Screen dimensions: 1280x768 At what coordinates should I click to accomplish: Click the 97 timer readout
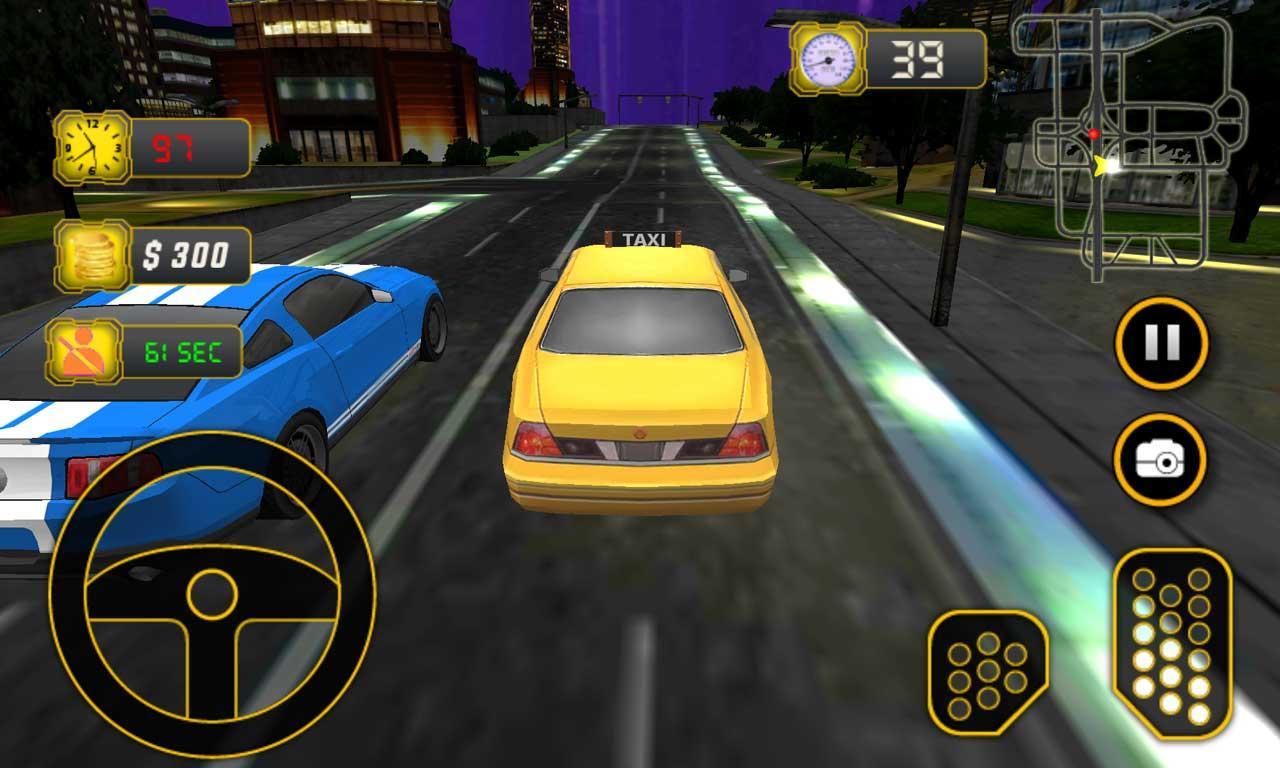(x=175, y=147)
